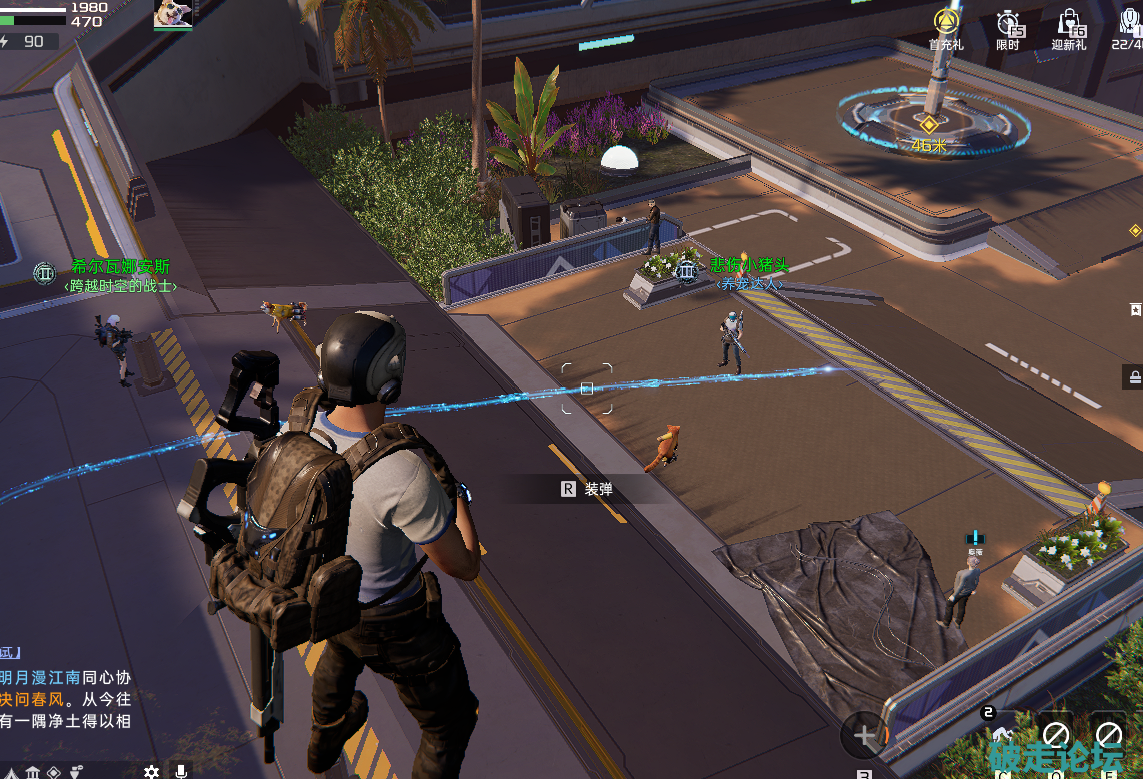Click the dog pet portrait
This screenshot has height=779, width=1143.
172,14
